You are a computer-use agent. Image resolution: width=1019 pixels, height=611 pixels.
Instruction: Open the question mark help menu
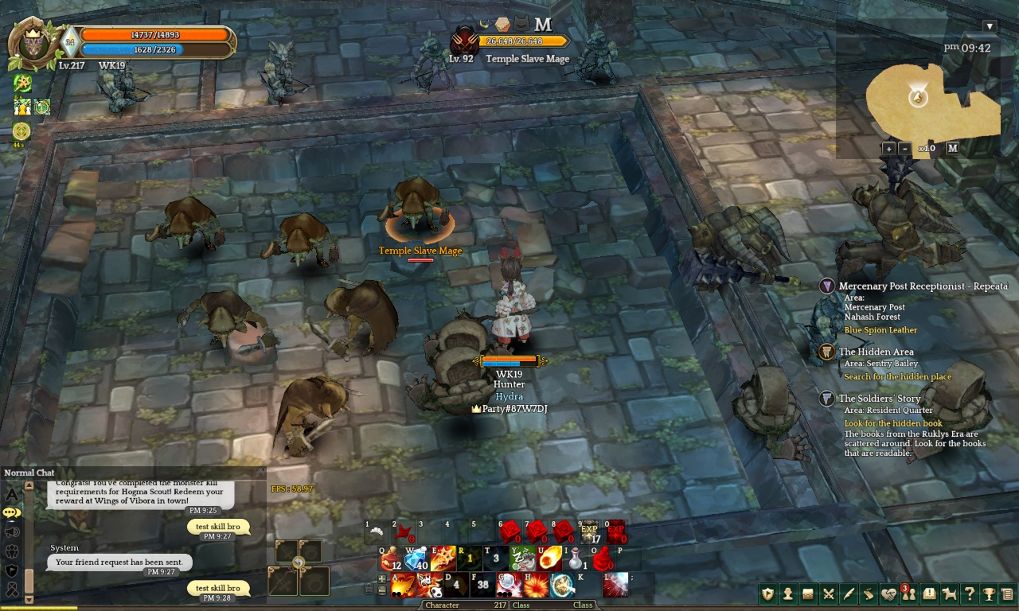click(x=968, y=594)
